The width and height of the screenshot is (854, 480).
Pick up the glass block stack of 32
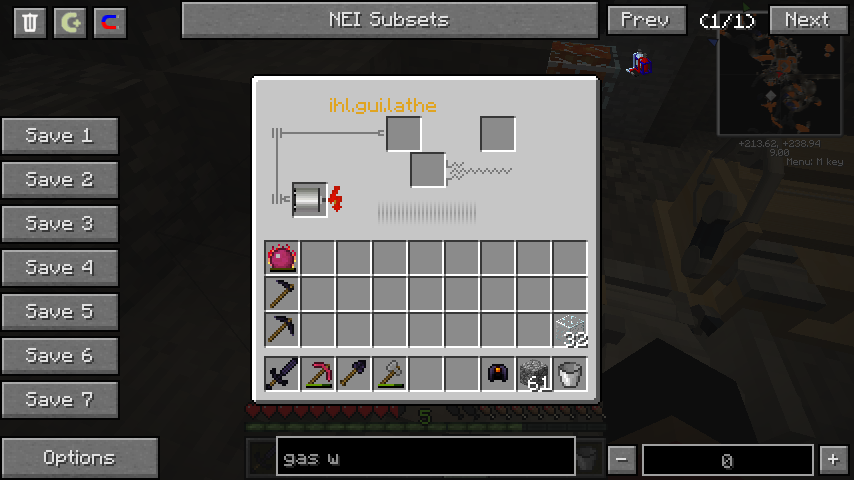(570, 330)
